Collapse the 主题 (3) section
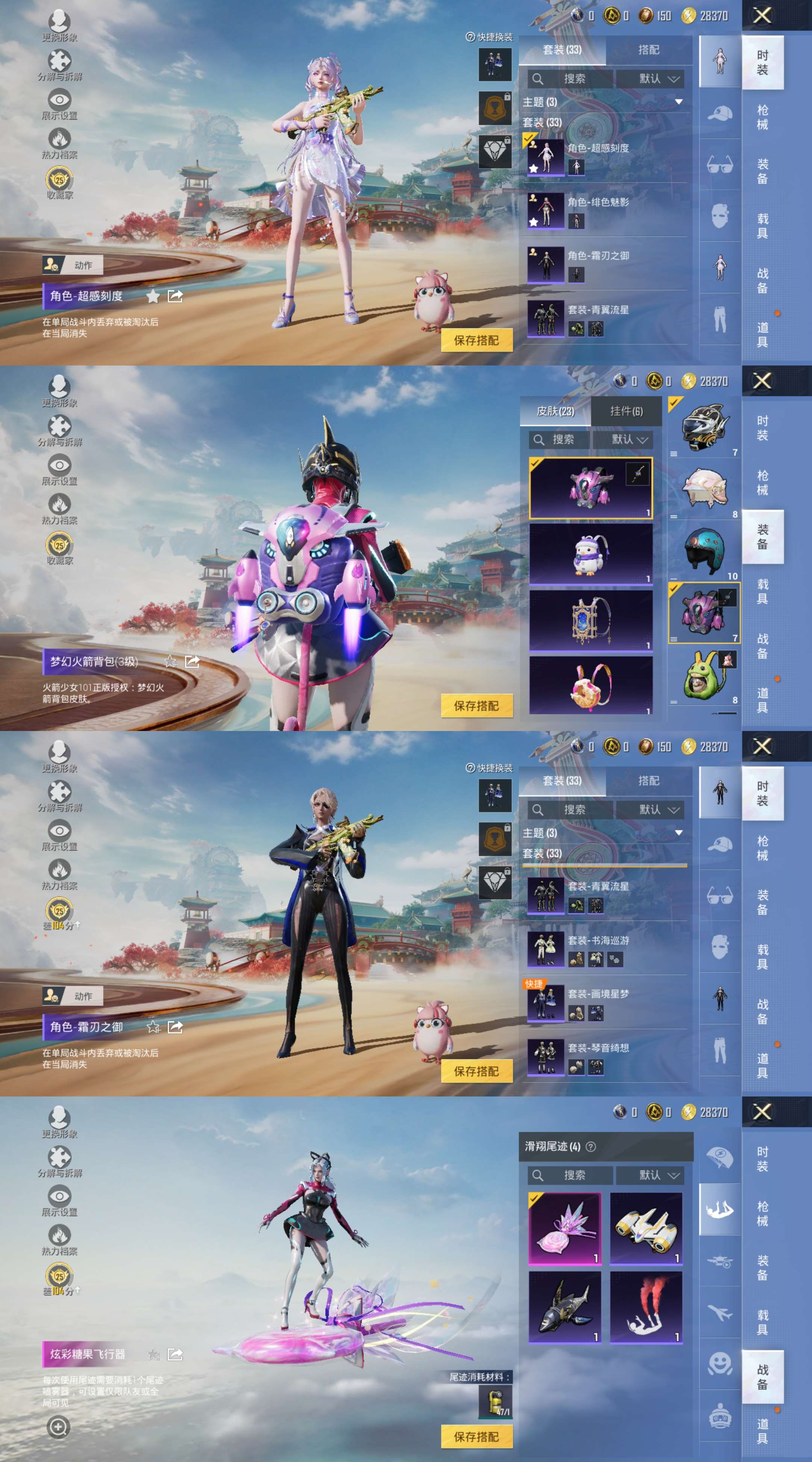This screenshot has width=812, height=1462. tap(679, 102)
